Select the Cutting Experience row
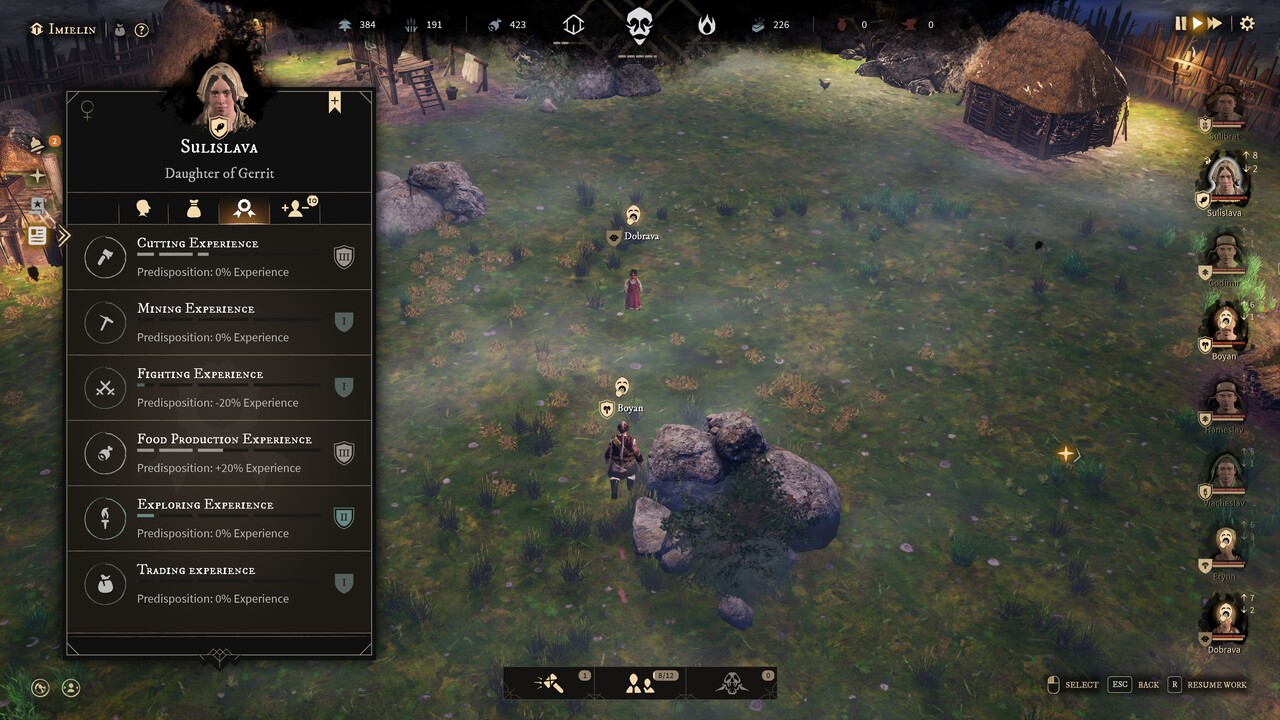The image size is (1280, 720). point(219,258)
